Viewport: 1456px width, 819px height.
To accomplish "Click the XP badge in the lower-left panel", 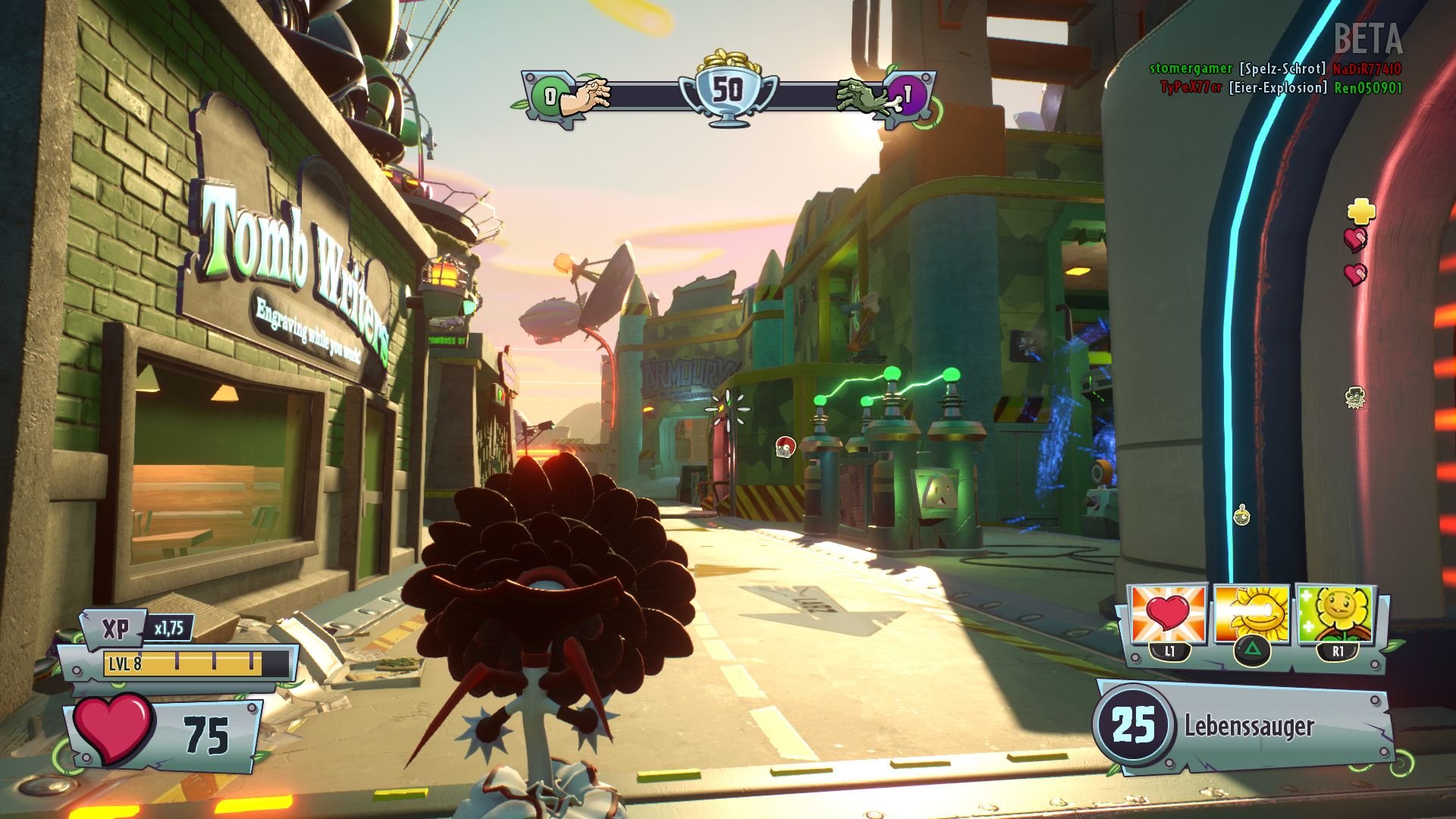I will pos(115,629).
